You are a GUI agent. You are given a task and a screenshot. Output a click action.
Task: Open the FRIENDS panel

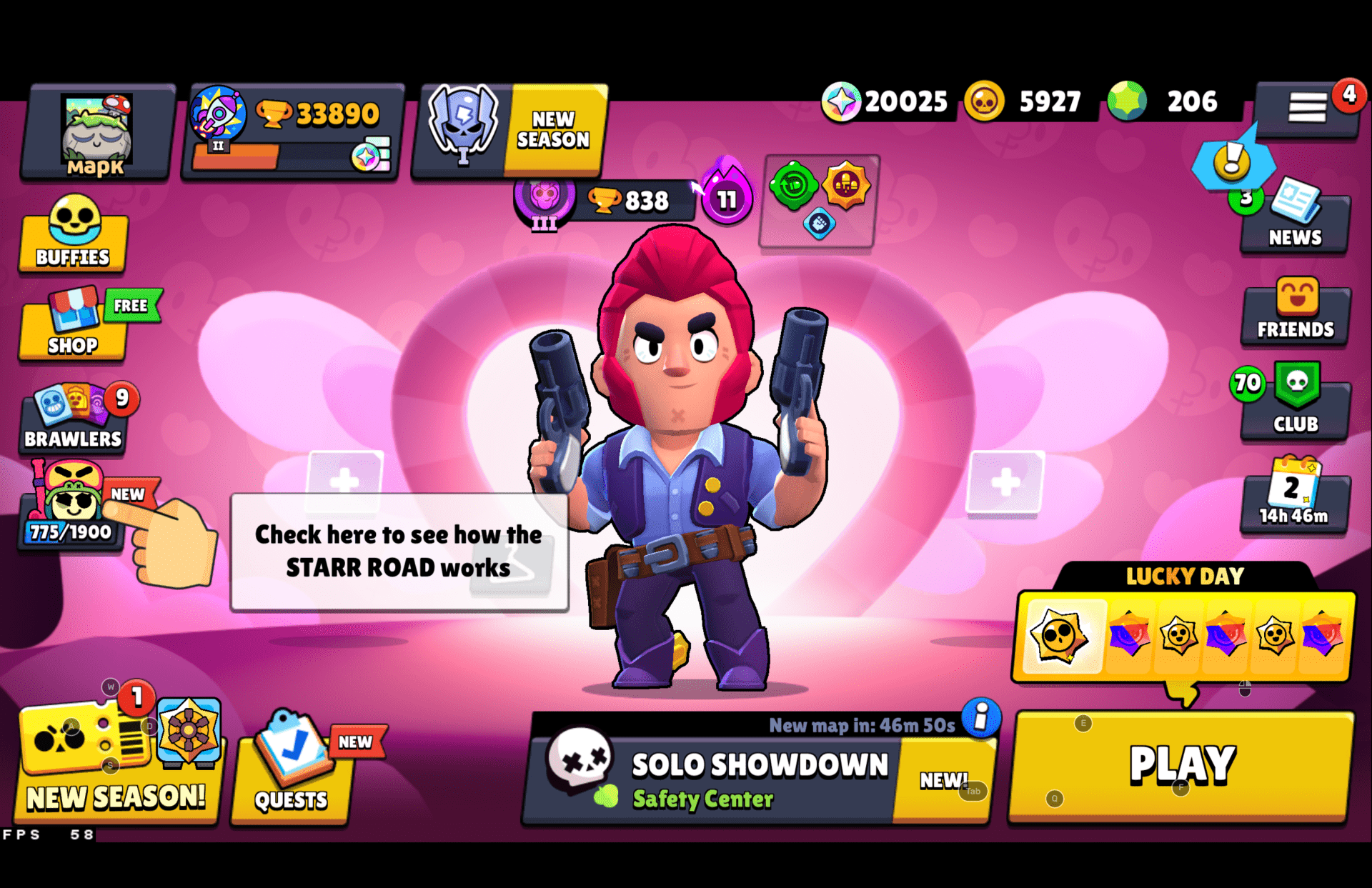(1295, 314)
